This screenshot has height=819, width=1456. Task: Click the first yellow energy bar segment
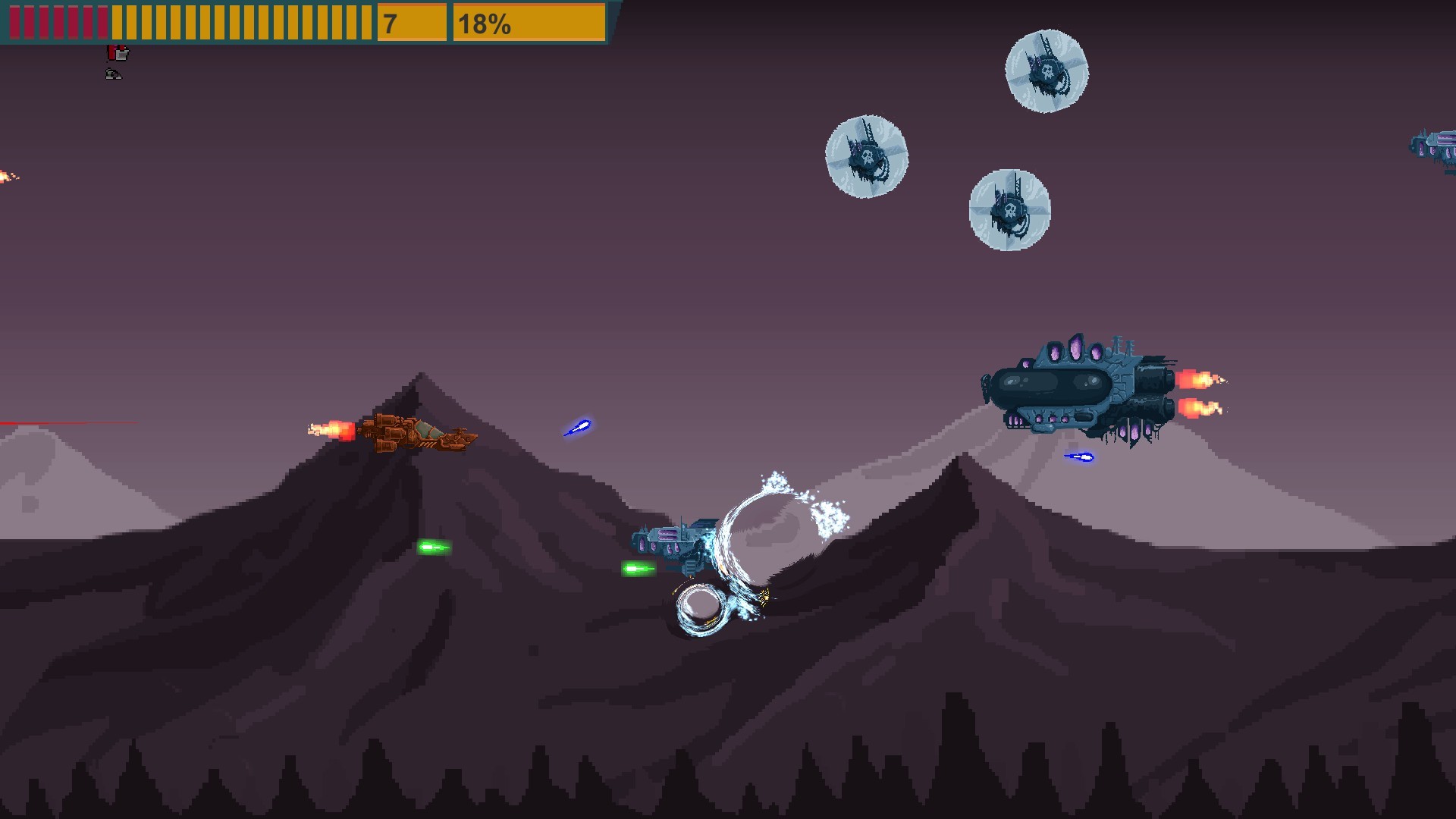tap(115, 21)
